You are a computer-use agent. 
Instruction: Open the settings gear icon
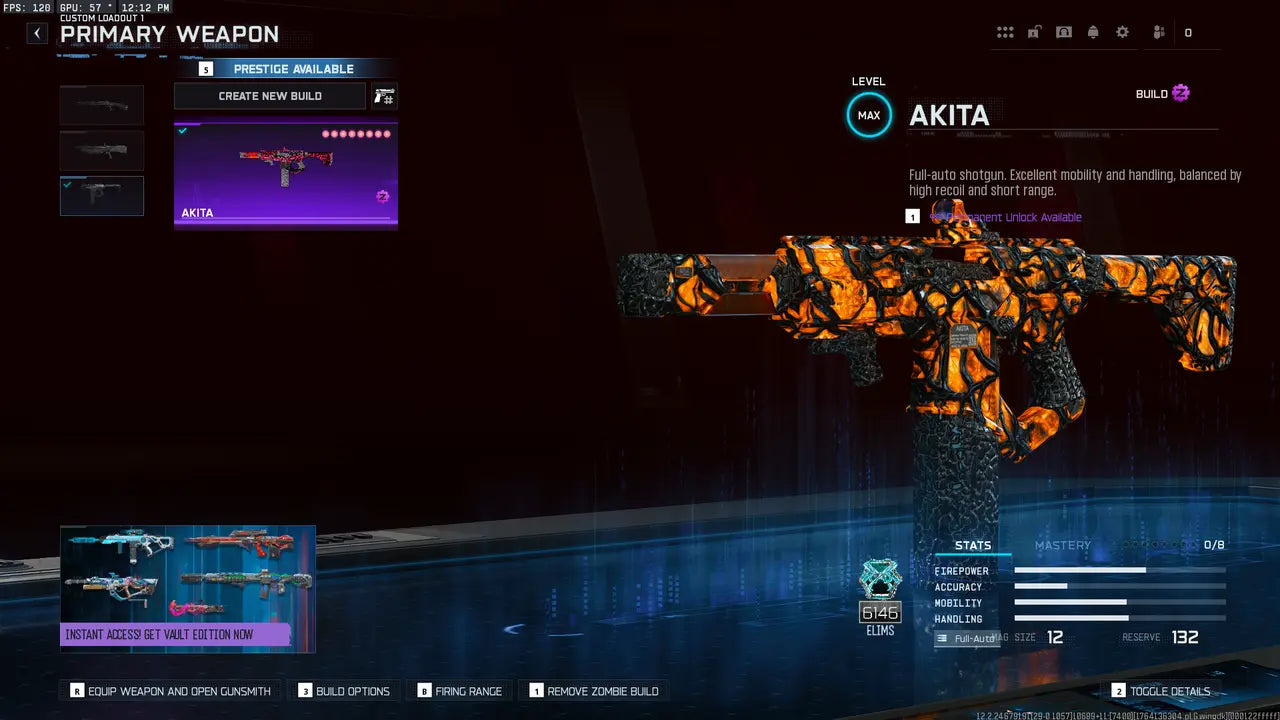pos(1122,32)
